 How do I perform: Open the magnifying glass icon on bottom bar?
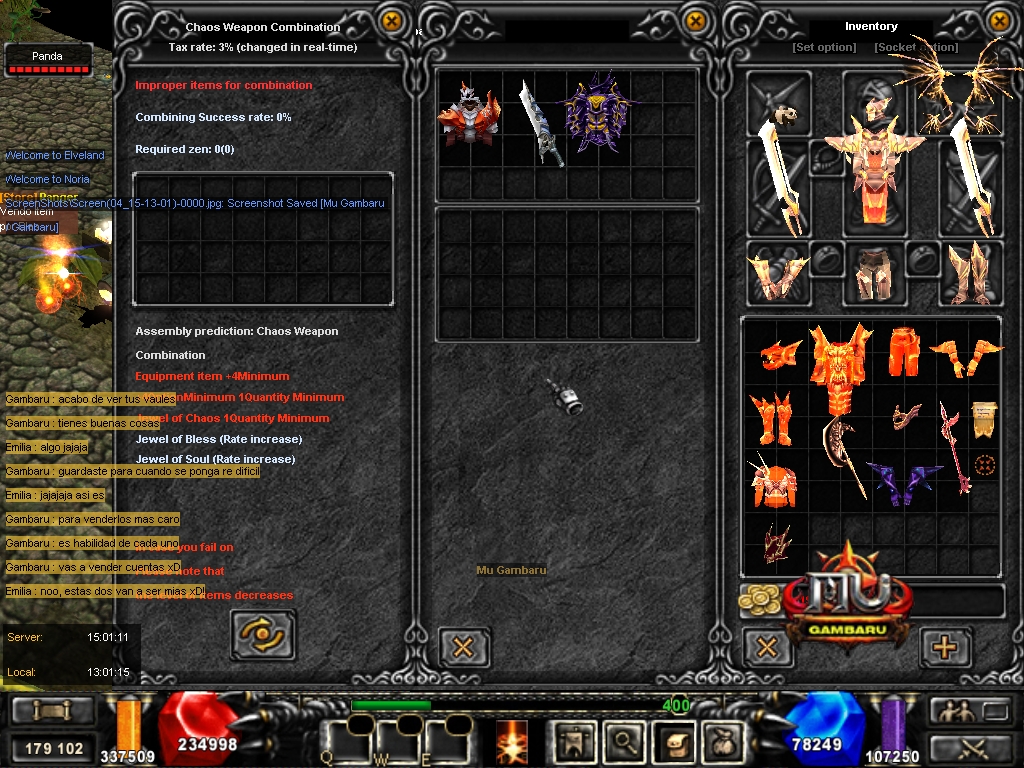point(625,742)
